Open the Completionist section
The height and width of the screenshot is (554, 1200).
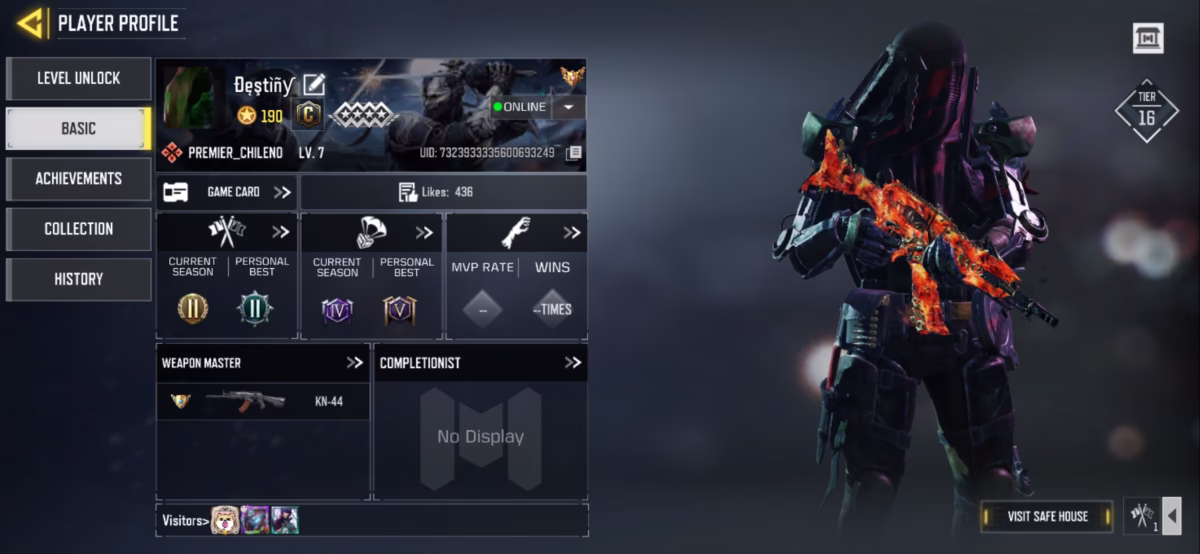click(x=572, y=362)
